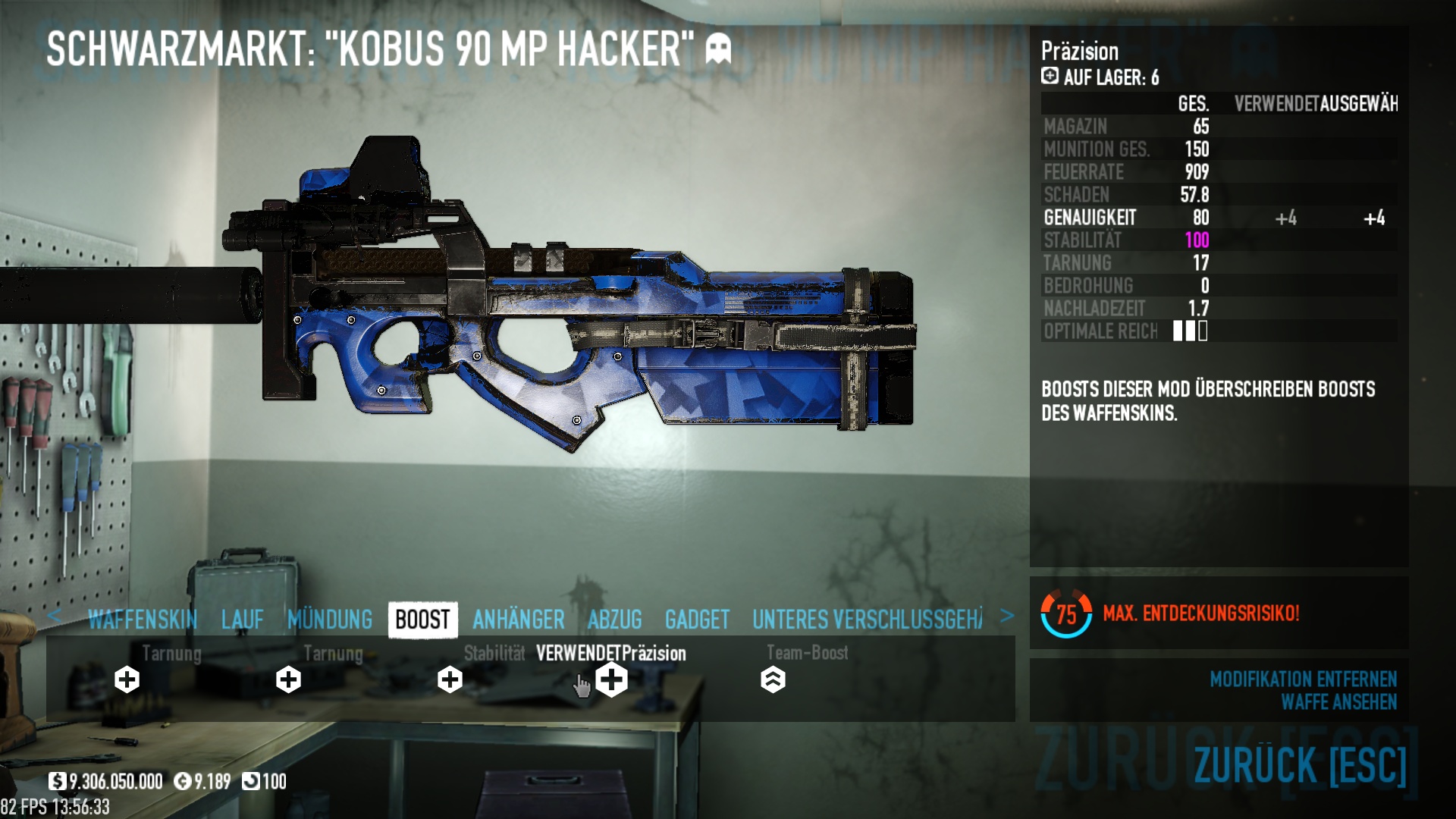Viewport: 1456px width, 819px height.
Task: Go back with Zurück
Action: (x=1300, y=764)
